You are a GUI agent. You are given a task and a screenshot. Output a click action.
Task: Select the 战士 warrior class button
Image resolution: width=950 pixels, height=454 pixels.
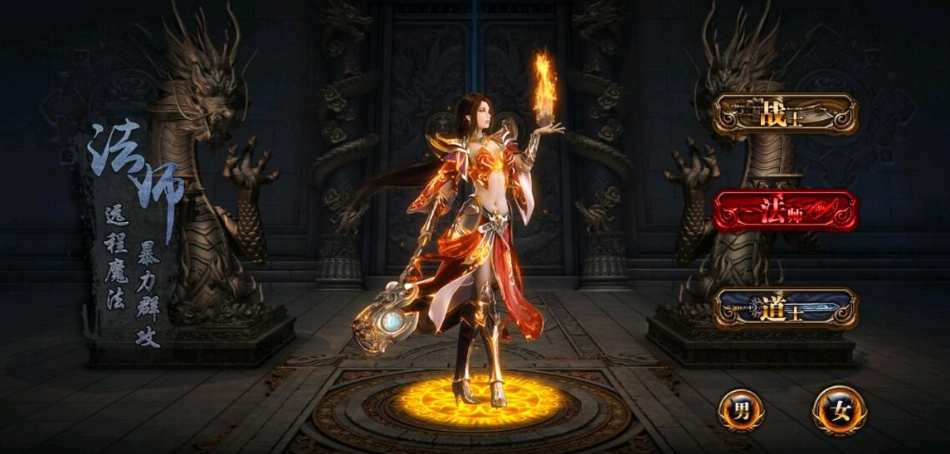click(785, 114)
